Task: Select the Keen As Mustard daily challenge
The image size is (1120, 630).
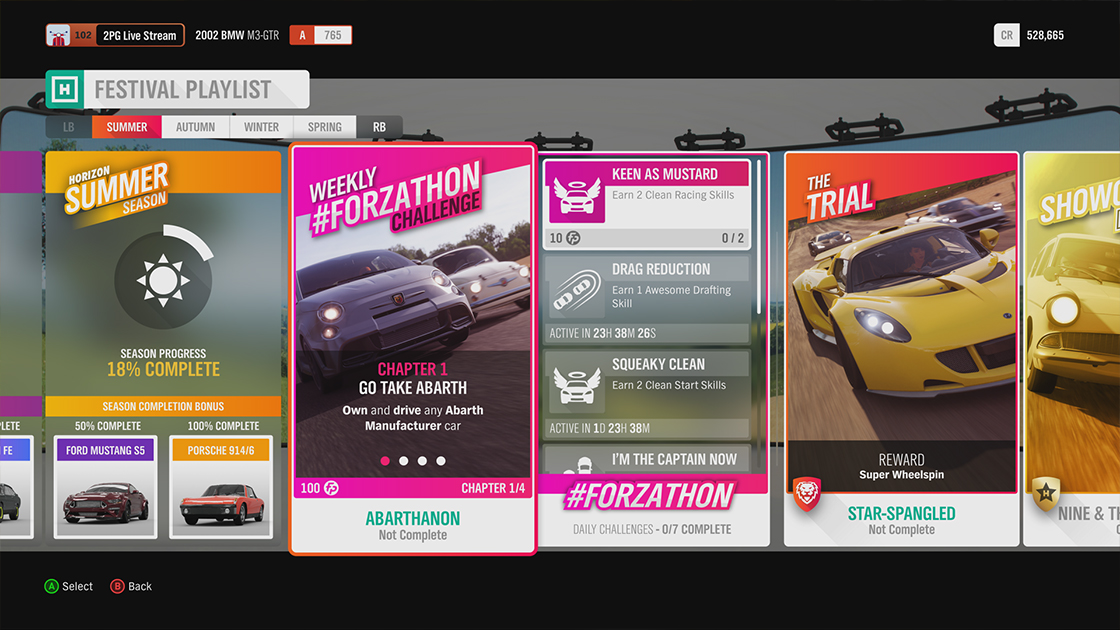Action: point(649,204)
